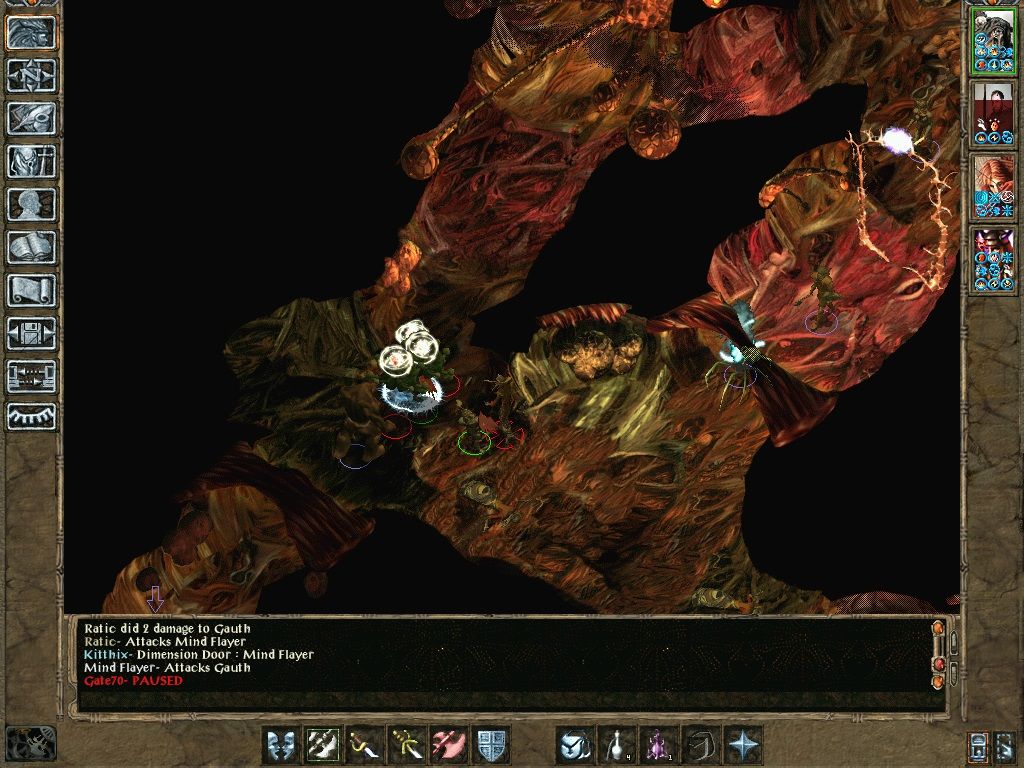Open the priest scroll
This screenshot has height=768, width=1024.
coord(31,290)
